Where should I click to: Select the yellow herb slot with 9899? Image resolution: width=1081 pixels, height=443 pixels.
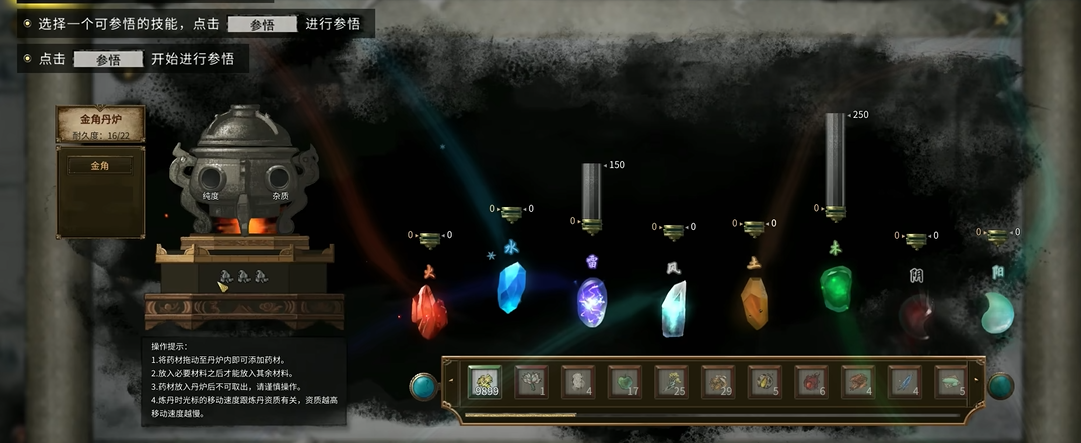[485, 382]
